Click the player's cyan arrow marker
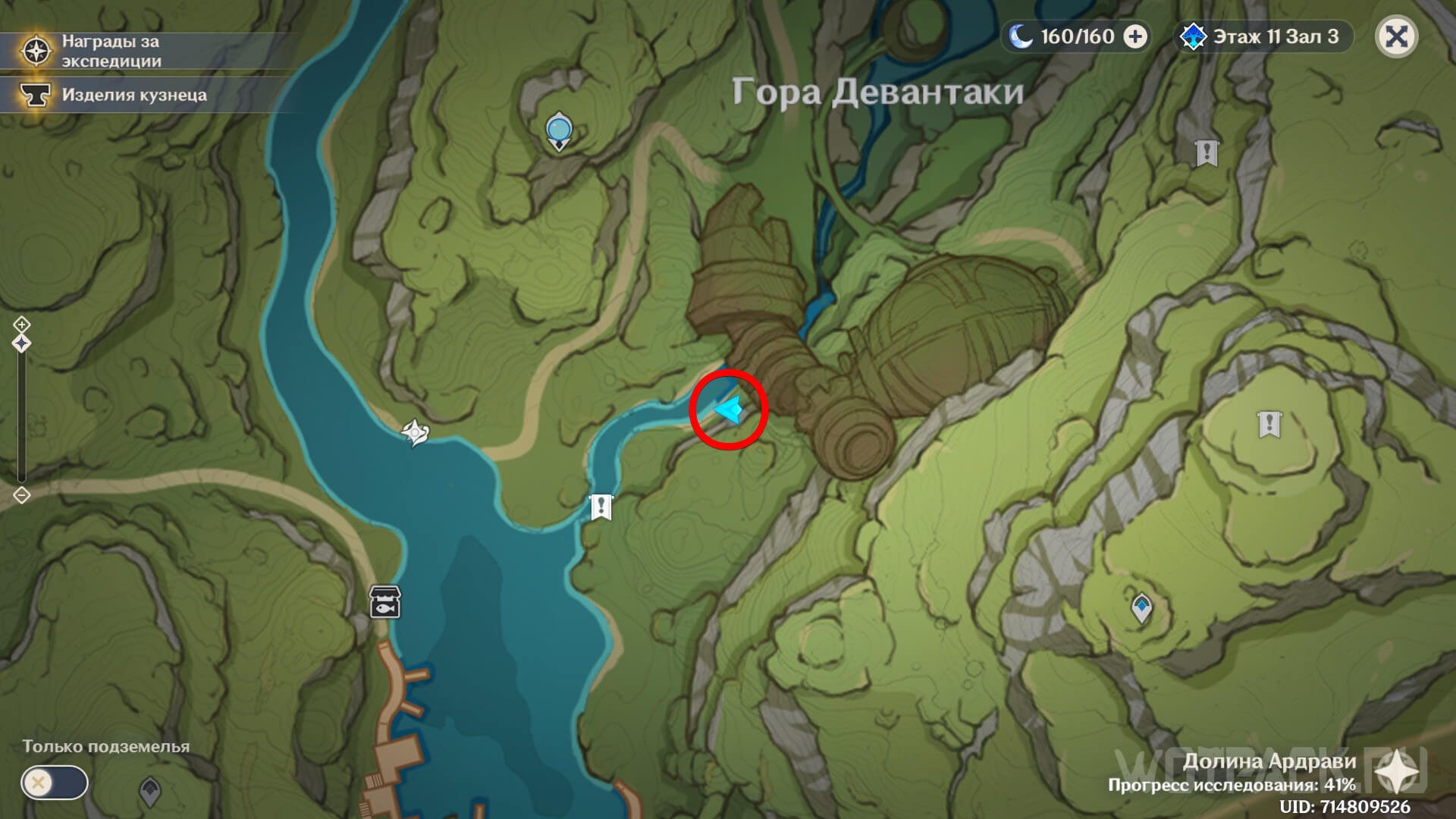1456x819 pixels. (729, 410)
